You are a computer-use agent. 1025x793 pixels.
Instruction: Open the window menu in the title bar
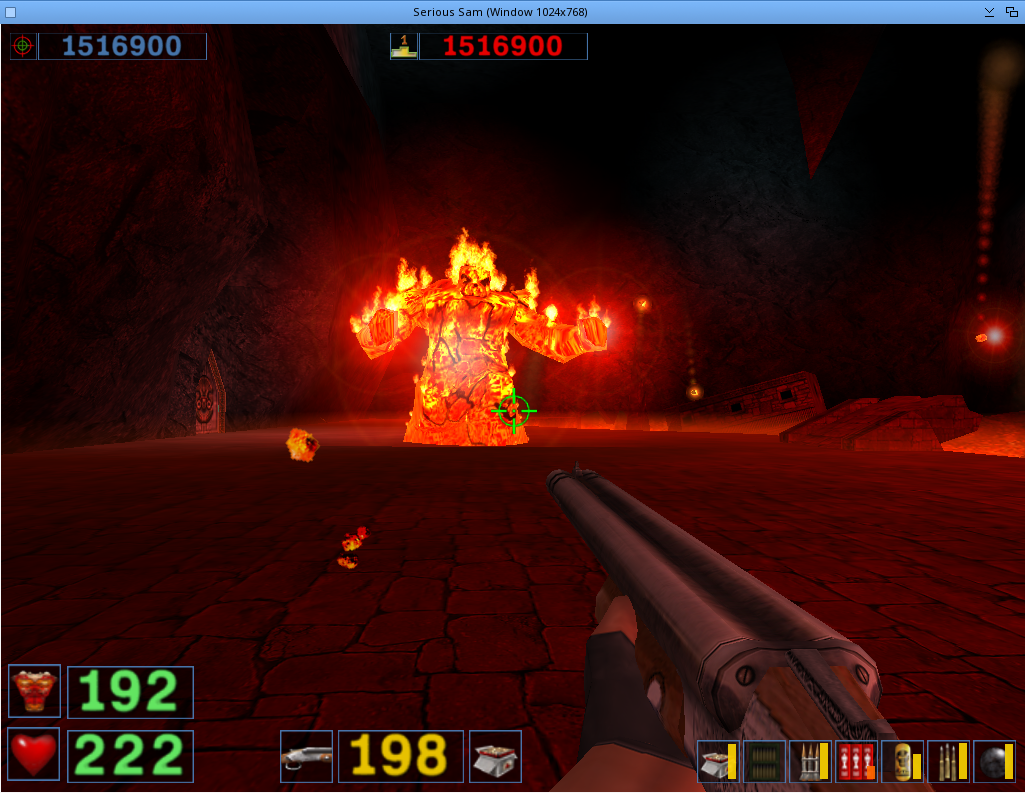(10, 12)
